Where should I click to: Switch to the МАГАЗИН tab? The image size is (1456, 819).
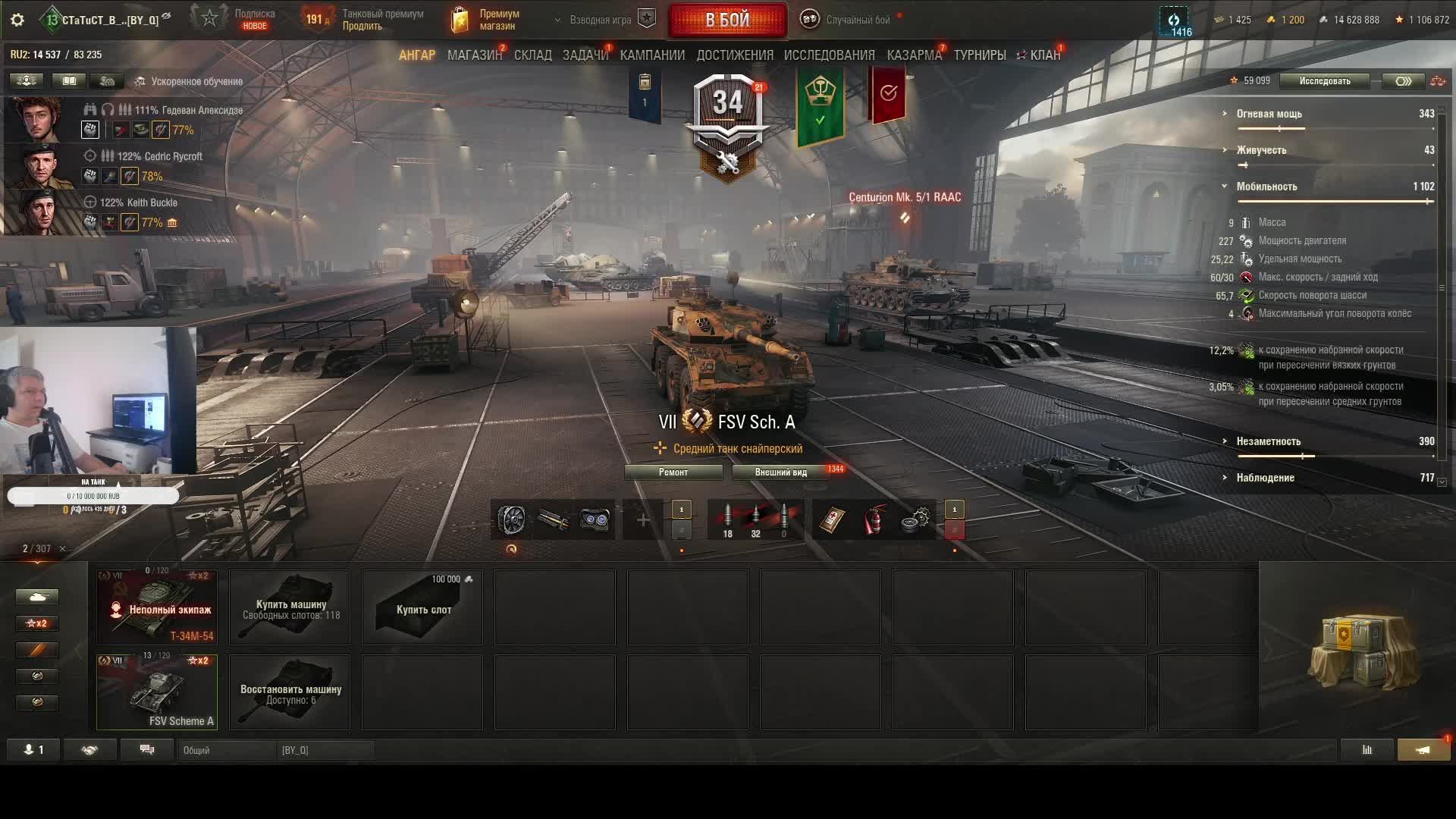pos(474,55)
